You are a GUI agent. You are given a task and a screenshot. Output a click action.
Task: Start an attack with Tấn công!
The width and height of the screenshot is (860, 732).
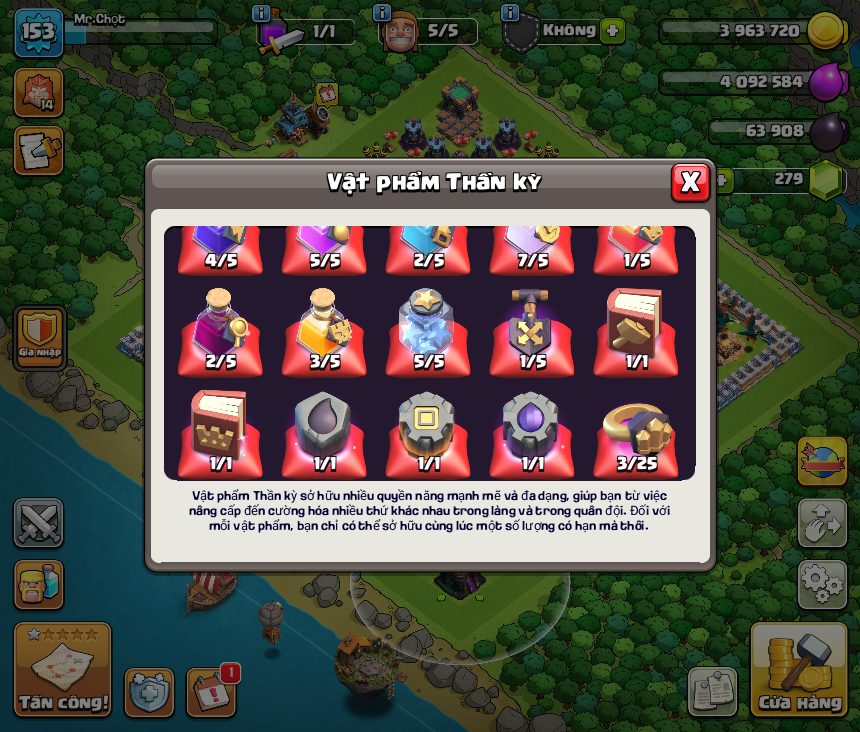[63, 670]
